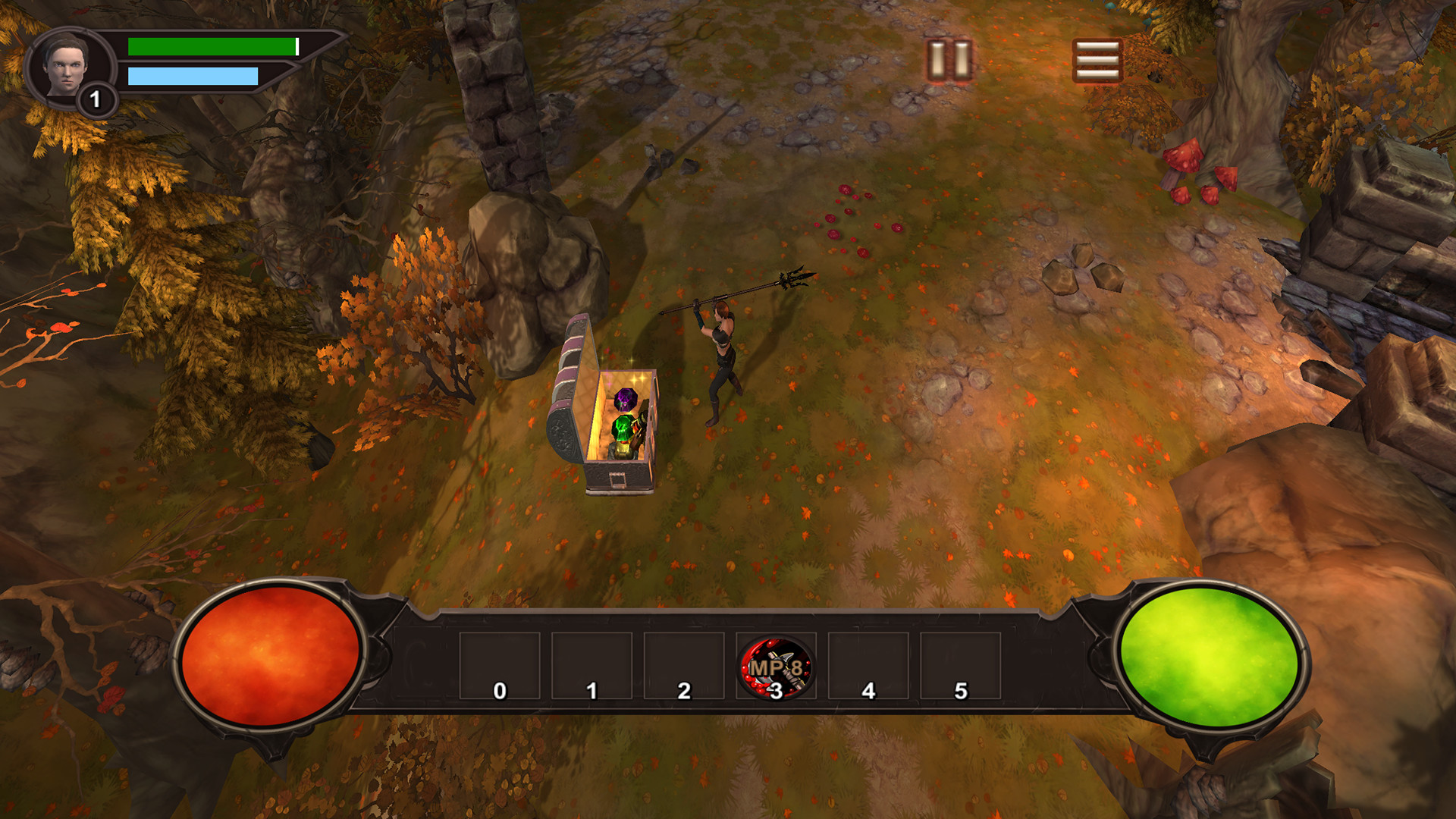The height and width of the screenshot is (819, 1456).
Task: Tap empty hotbar slot 5
Action: click(x=960, y=667)
